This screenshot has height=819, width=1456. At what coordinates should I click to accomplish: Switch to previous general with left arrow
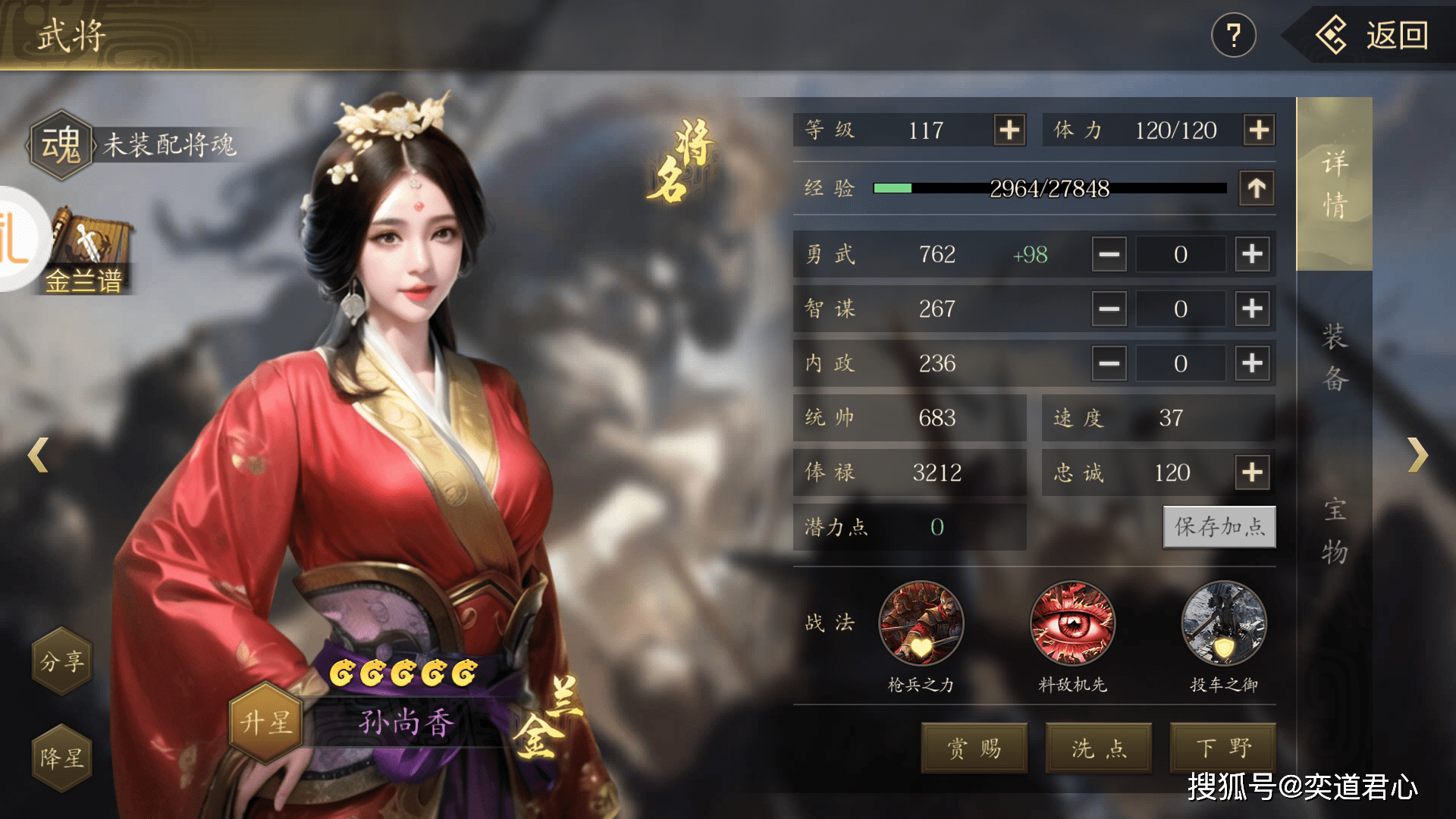click(38, 455)
